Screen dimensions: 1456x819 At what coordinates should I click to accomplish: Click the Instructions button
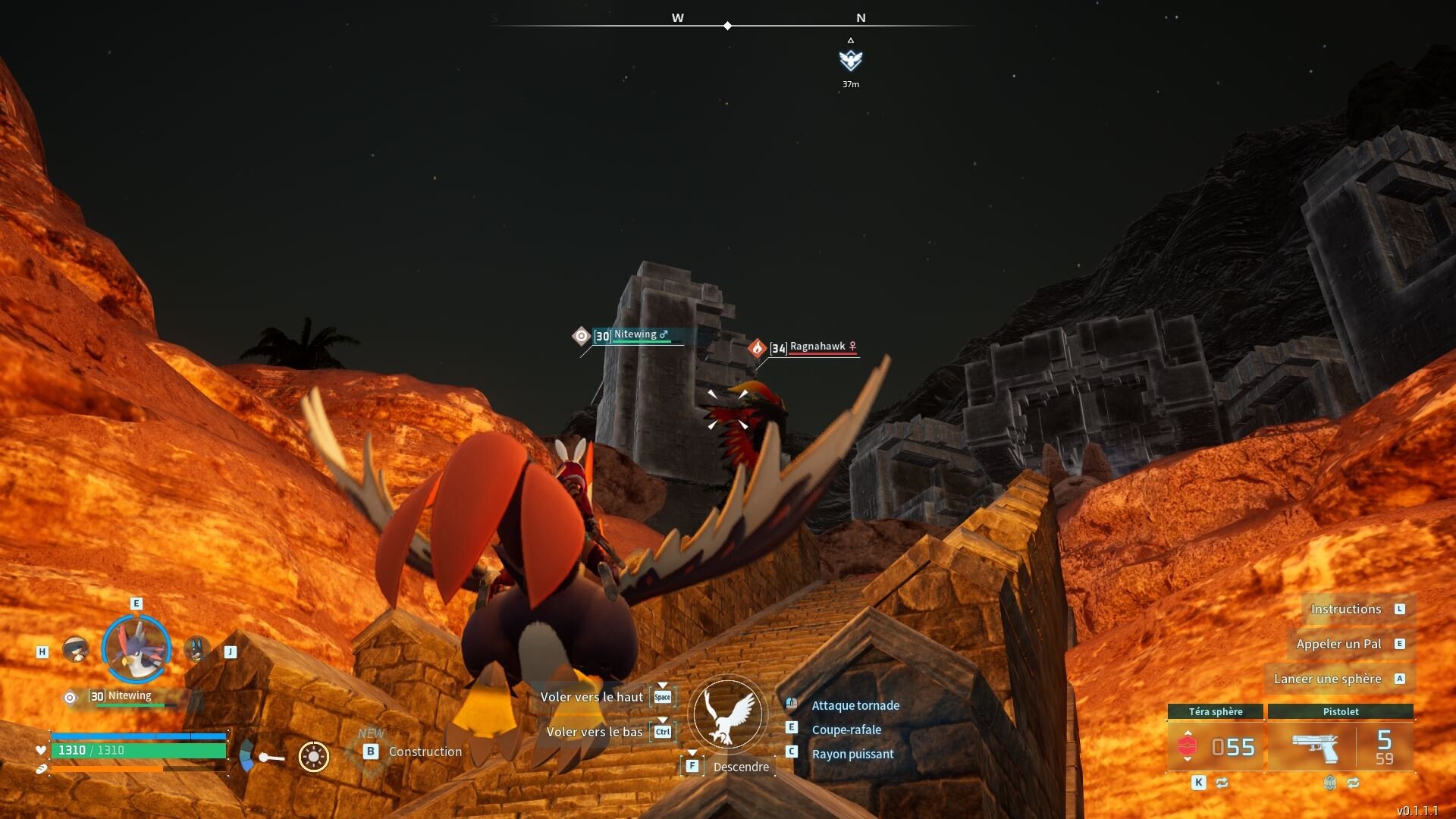point(1348,609)
